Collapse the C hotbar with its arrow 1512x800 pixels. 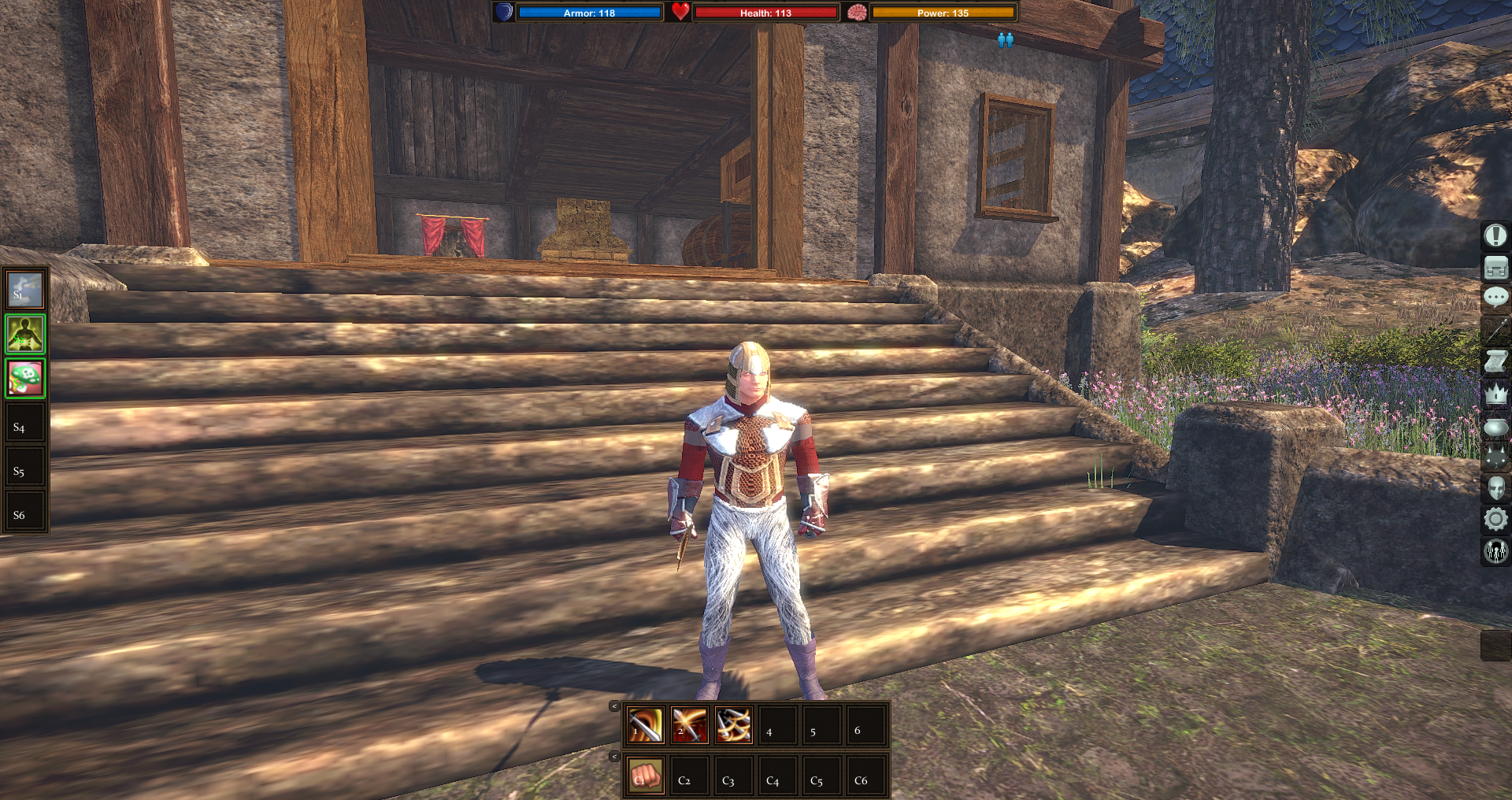(x=614, y=757)
